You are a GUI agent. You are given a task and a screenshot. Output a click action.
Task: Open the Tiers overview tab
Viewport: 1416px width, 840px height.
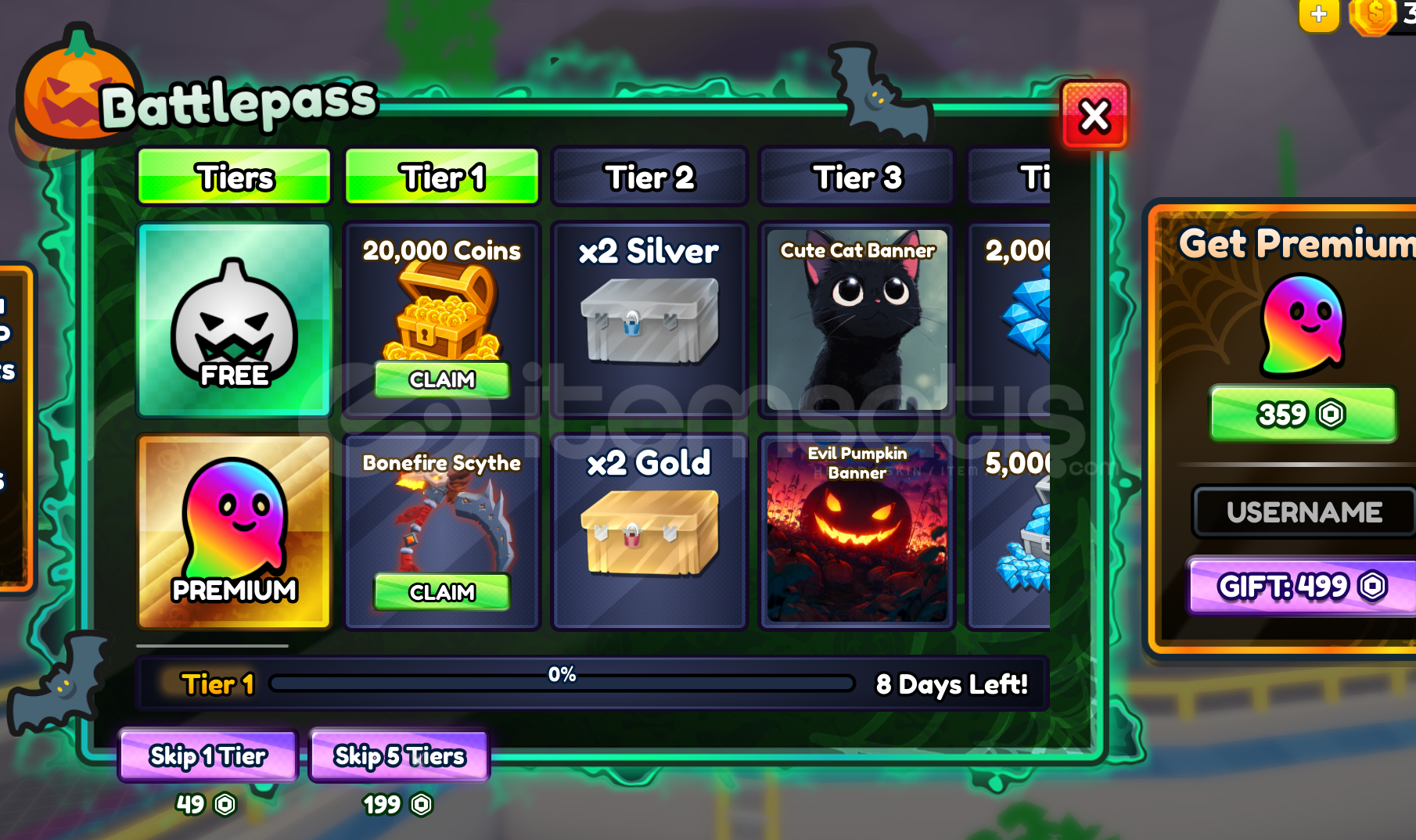pos(234,177)
